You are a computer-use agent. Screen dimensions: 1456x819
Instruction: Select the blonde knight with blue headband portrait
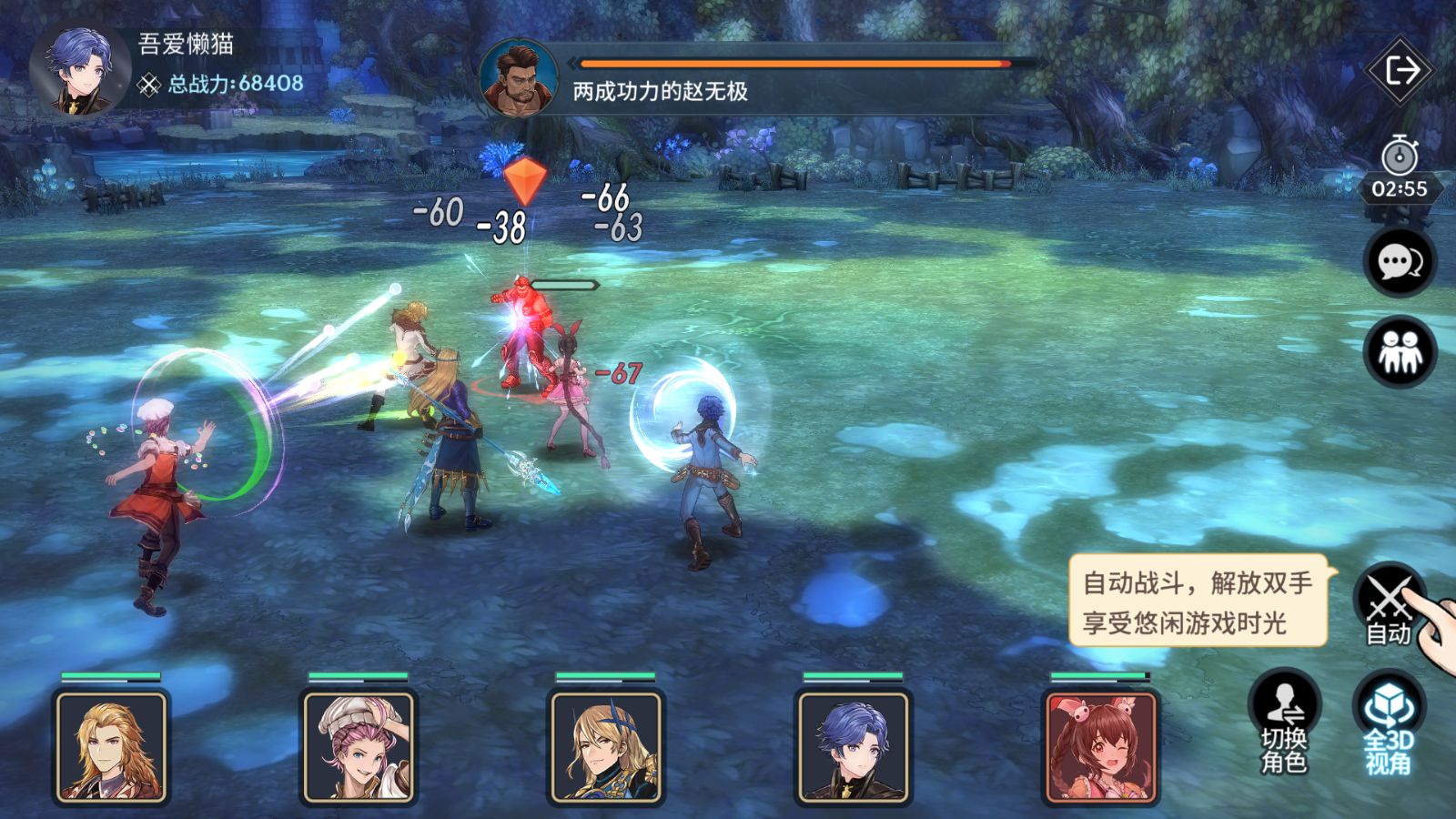606,747
